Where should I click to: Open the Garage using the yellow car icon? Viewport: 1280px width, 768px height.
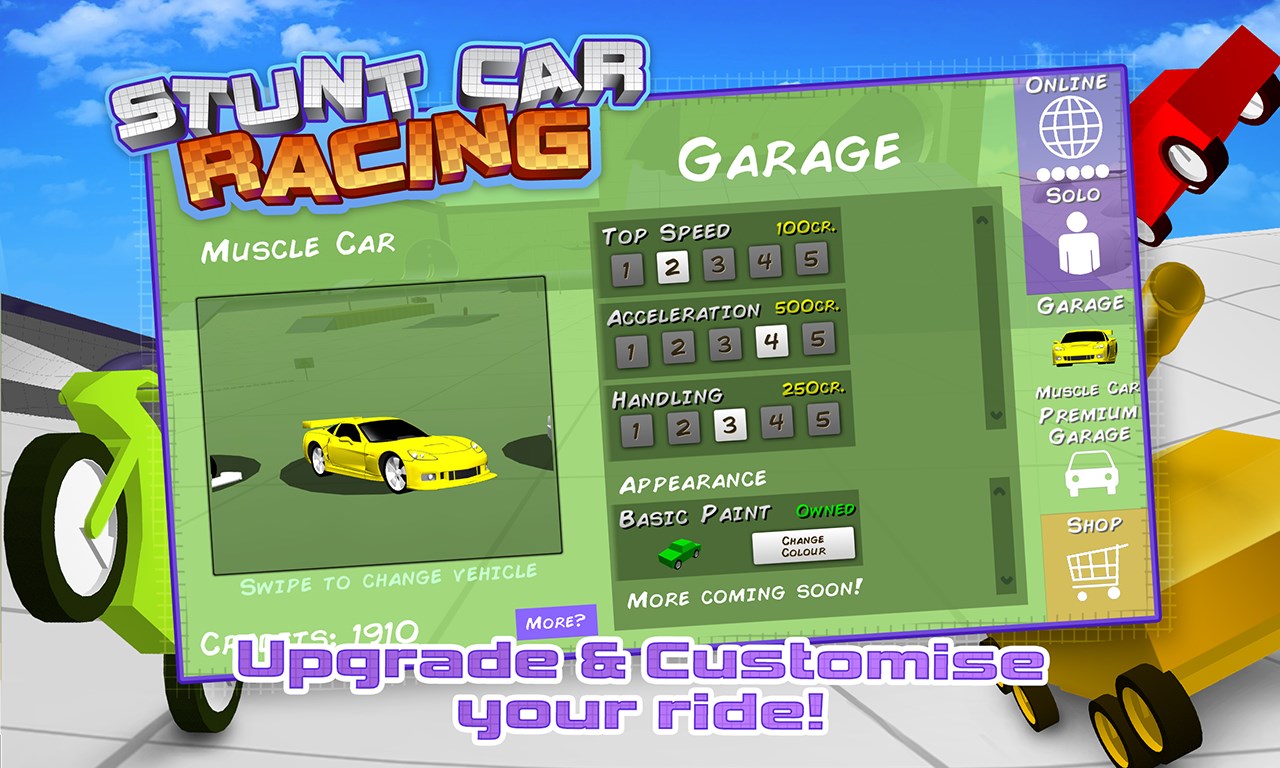coord(1082,348)
